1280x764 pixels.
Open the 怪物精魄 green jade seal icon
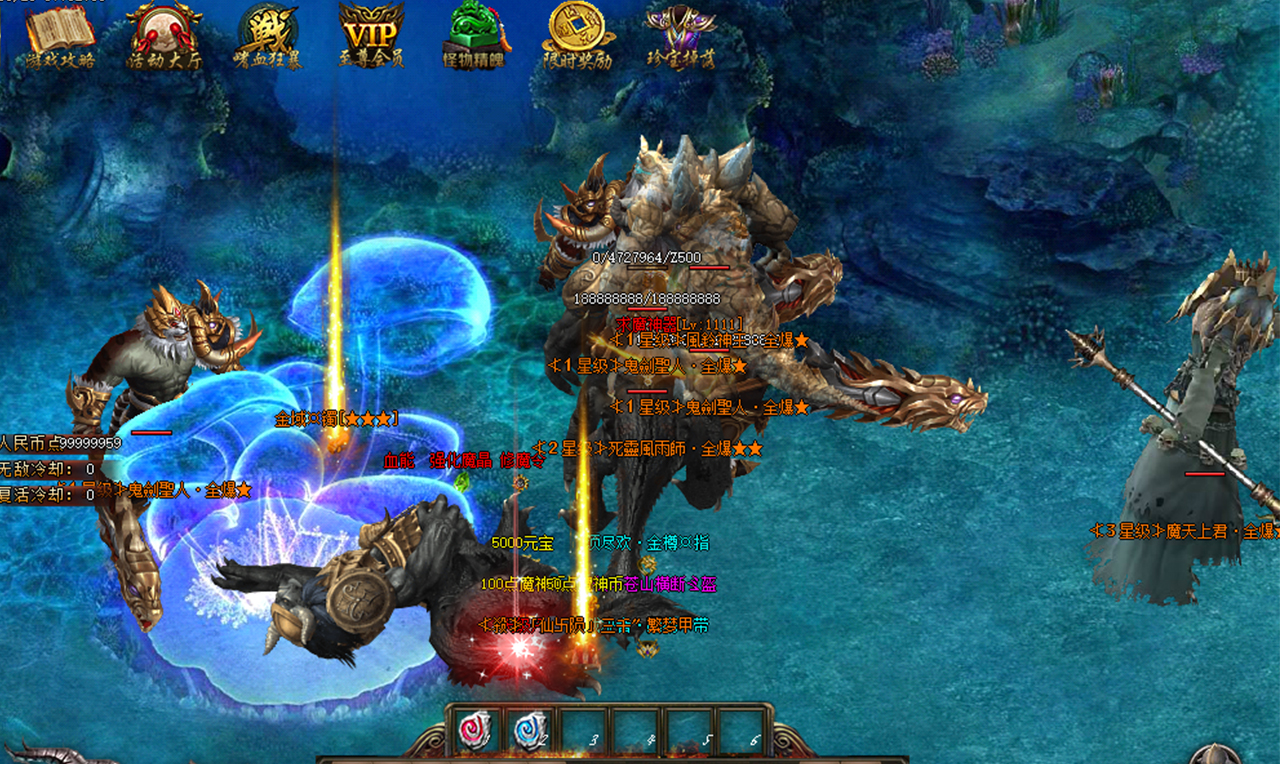473,34
